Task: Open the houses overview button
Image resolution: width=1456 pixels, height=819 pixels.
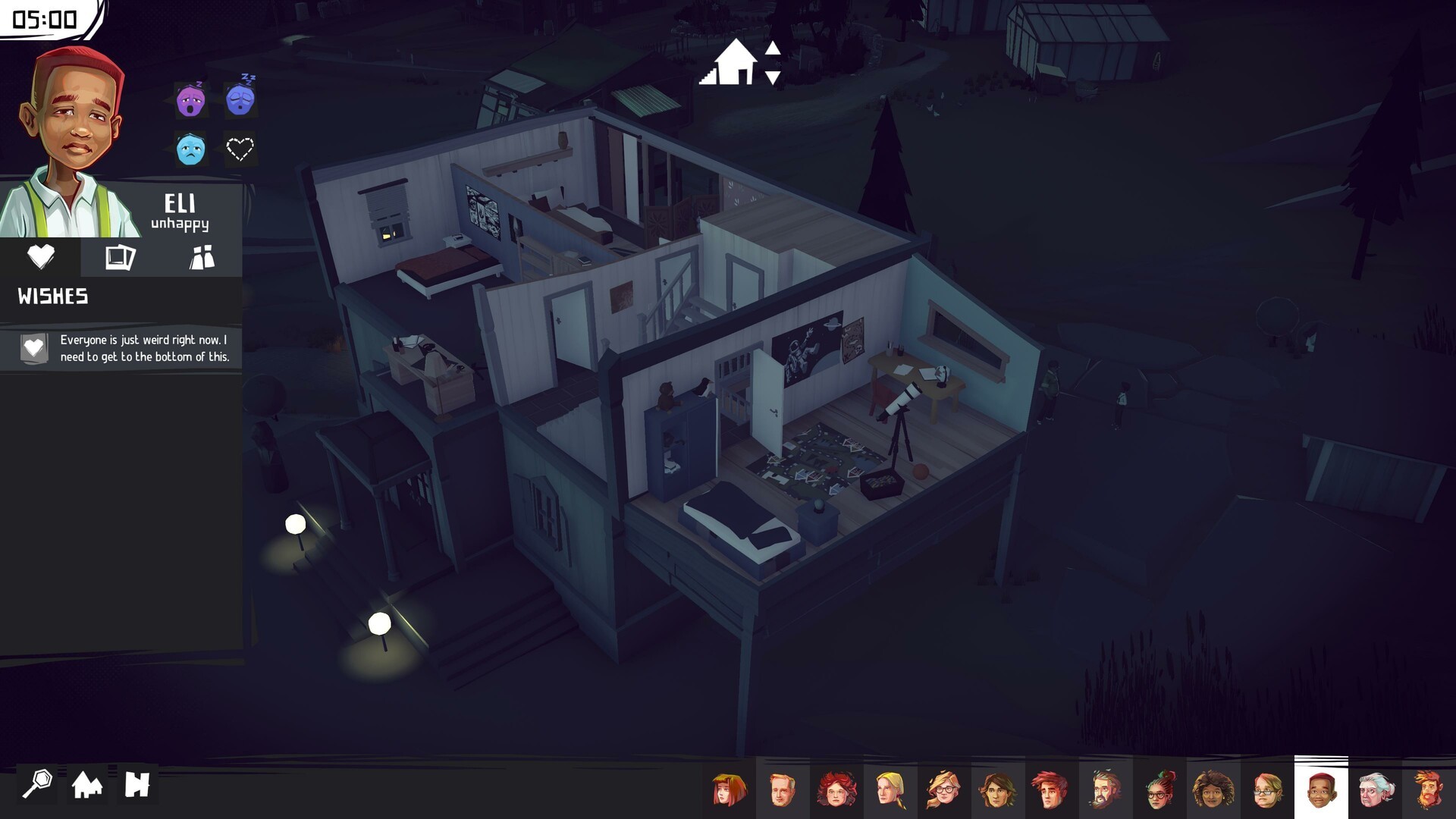Action: [87, 784]
